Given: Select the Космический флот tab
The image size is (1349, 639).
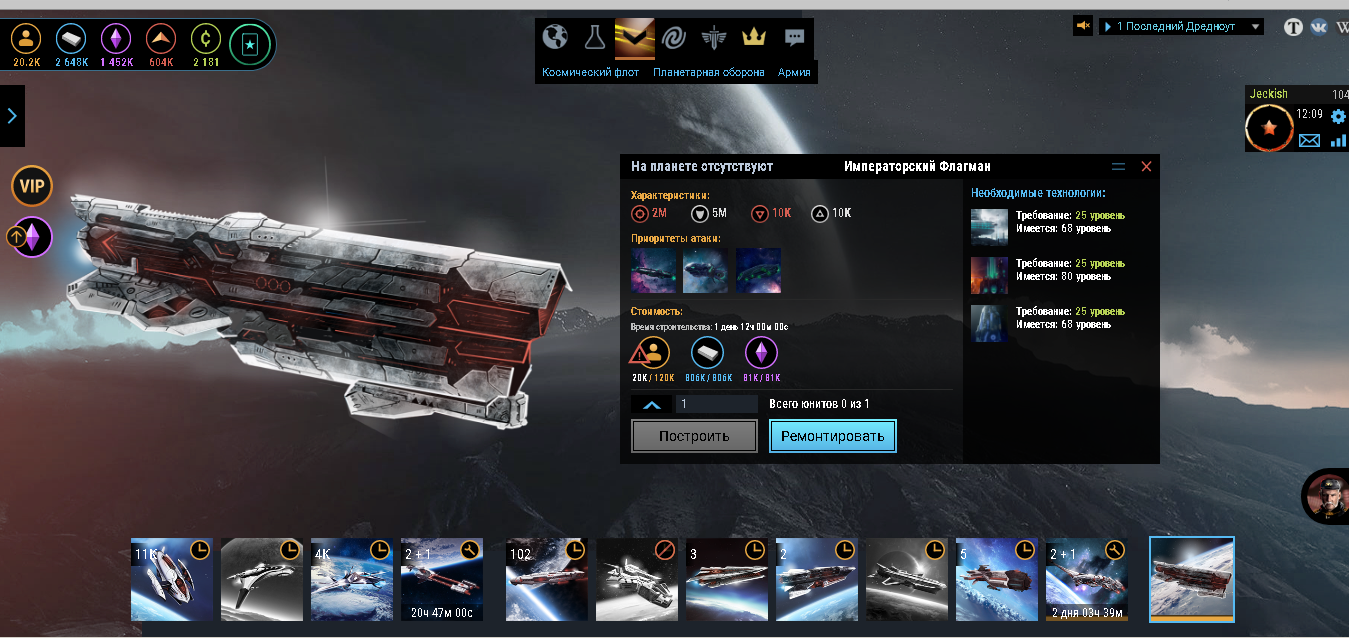Looking at the screenshot, I should coord(590,72).
